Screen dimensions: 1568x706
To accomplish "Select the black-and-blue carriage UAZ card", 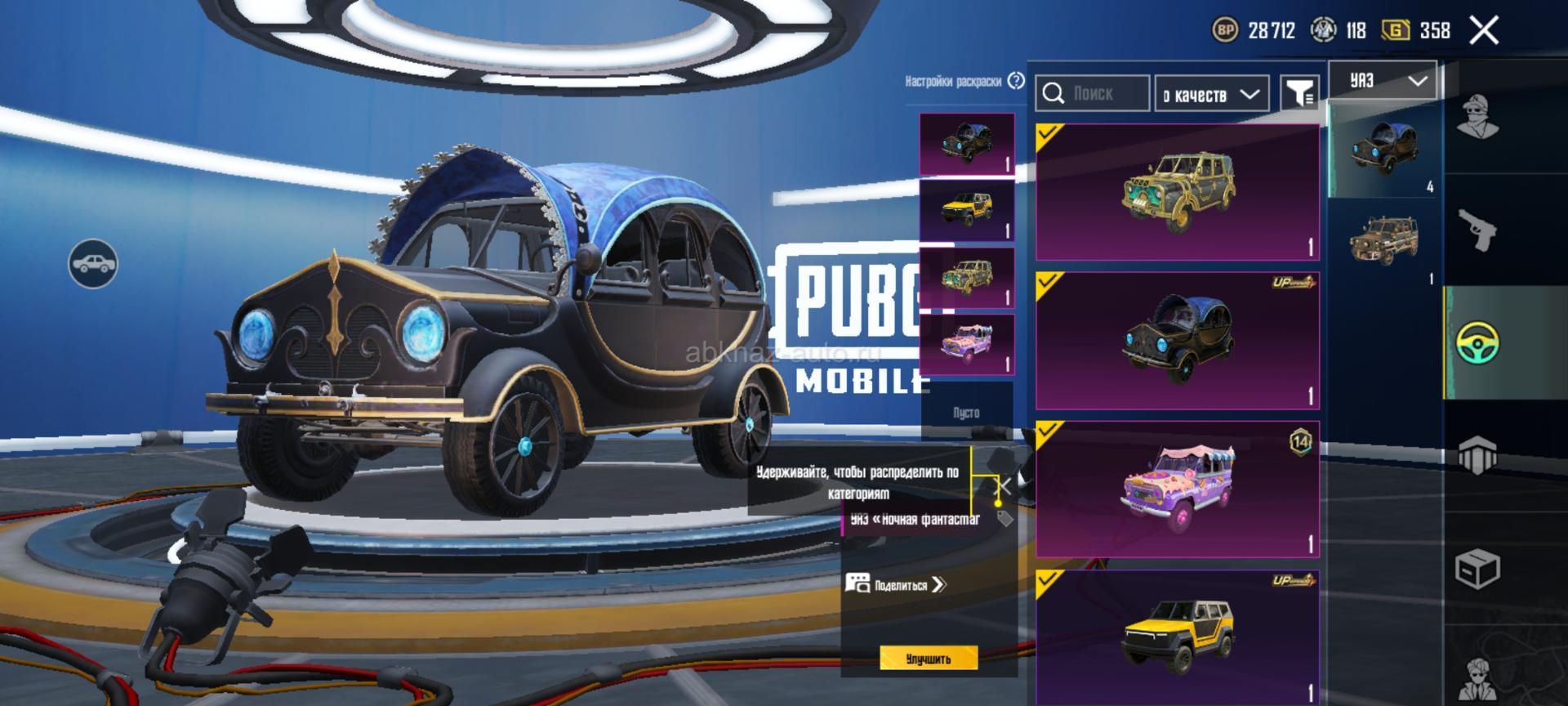I will tap(1177, 341).
